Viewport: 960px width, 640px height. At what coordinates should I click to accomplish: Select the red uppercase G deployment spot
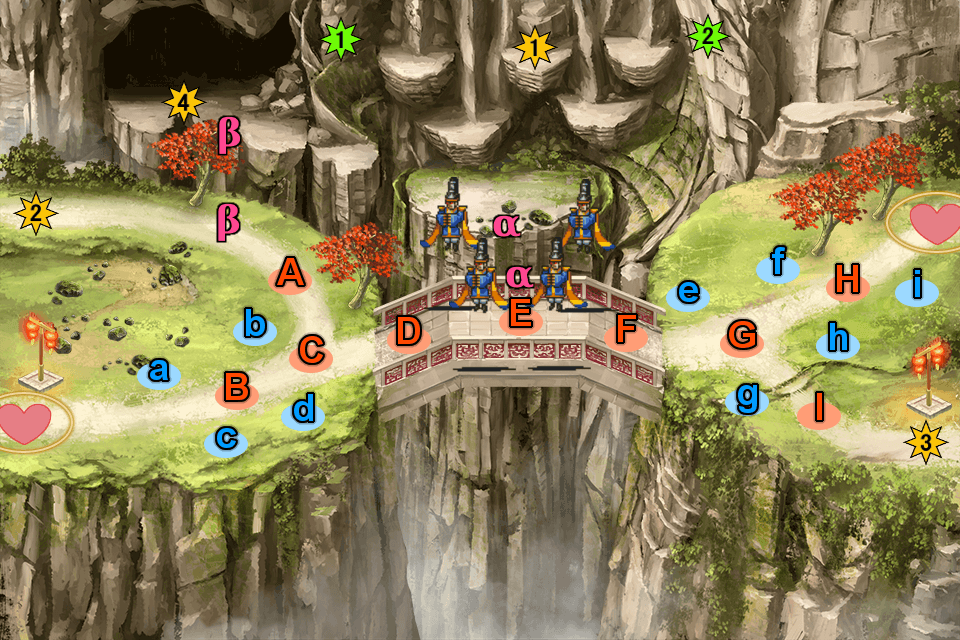[x=742, y=337]
